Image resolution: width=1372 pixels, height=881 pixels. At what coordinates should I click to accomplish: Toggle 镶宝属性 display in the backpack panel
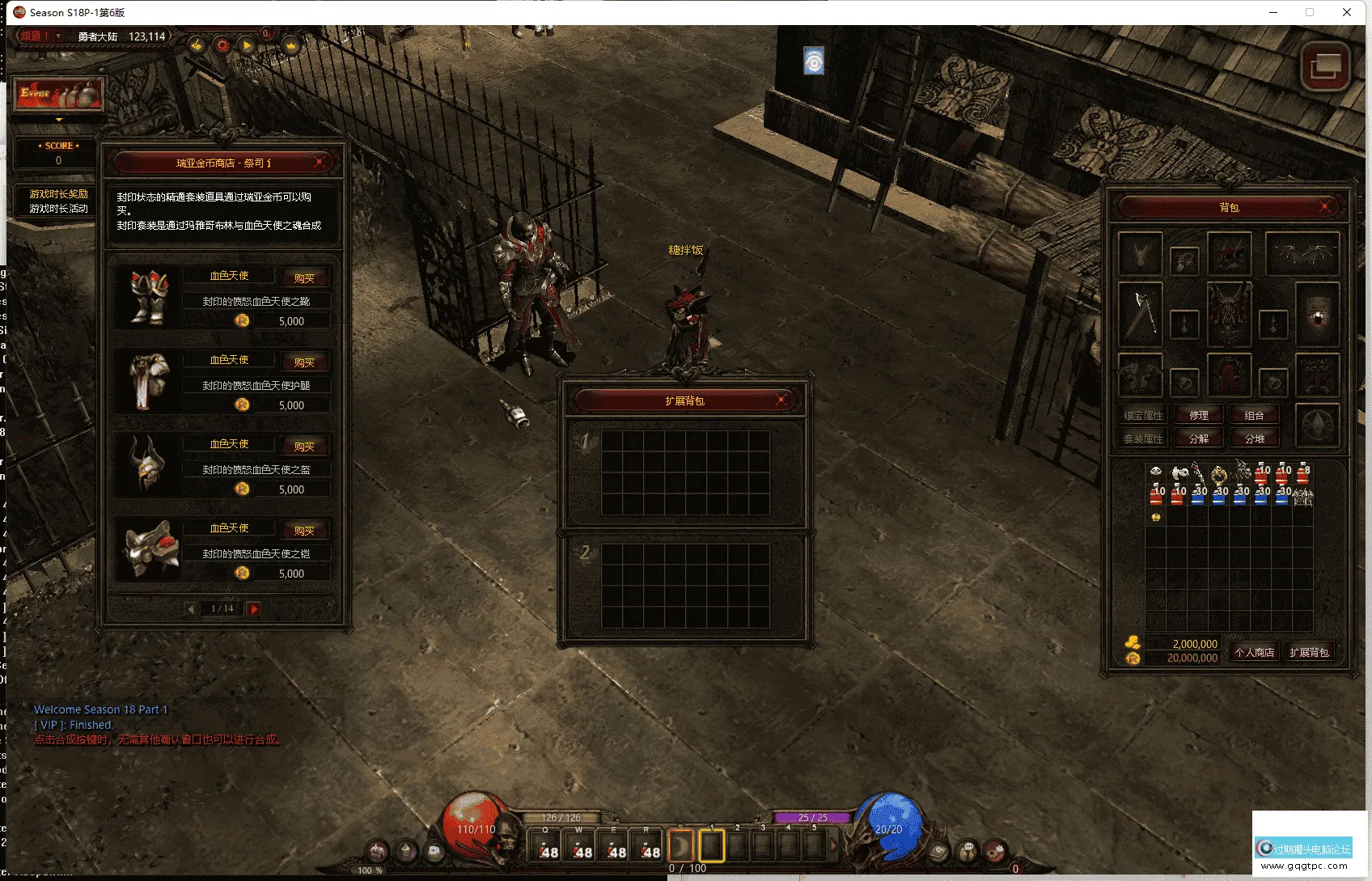1142,414
